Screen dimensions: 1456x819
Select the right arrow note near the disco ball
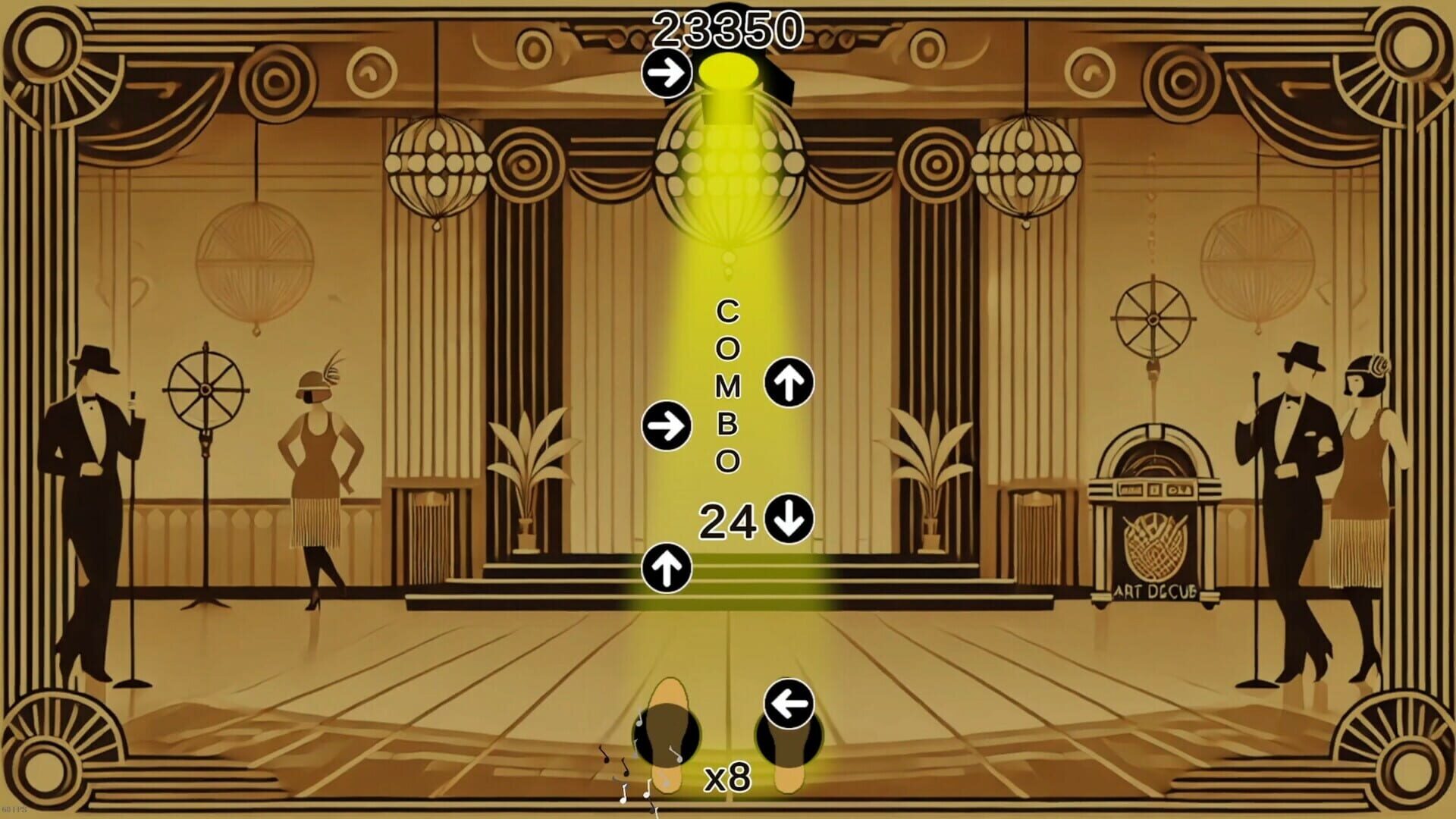coord(666,72)
